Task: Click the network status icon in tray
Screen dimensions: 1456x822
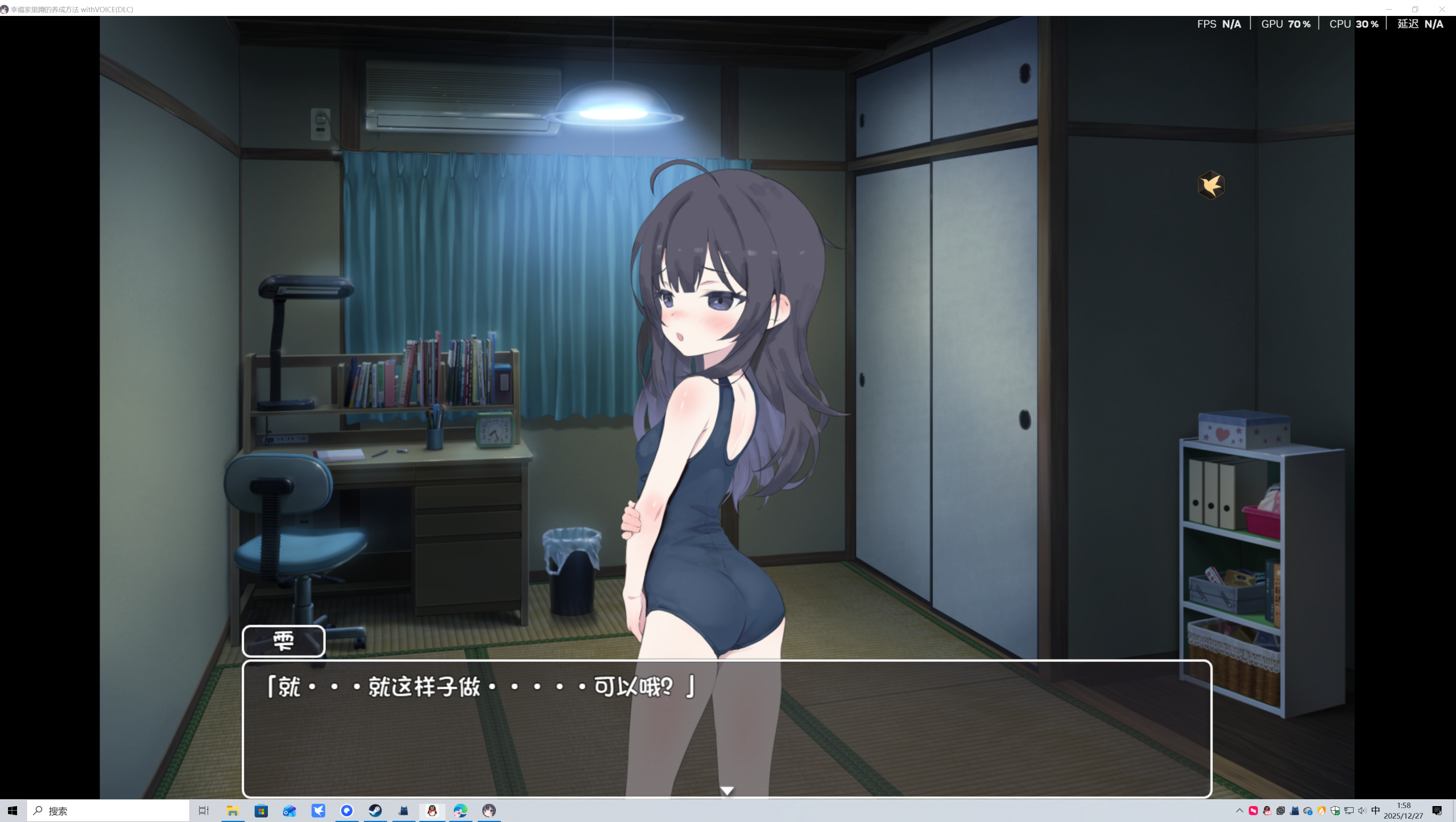Action: pos(1349,811)
